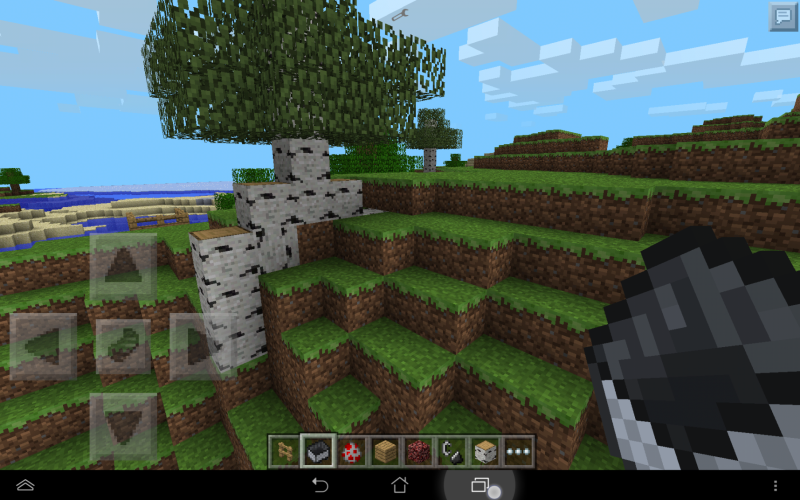Choose the birch log hotbar slot
The height and width of the screenshot is (500, 800).
(x=484, y=450)
